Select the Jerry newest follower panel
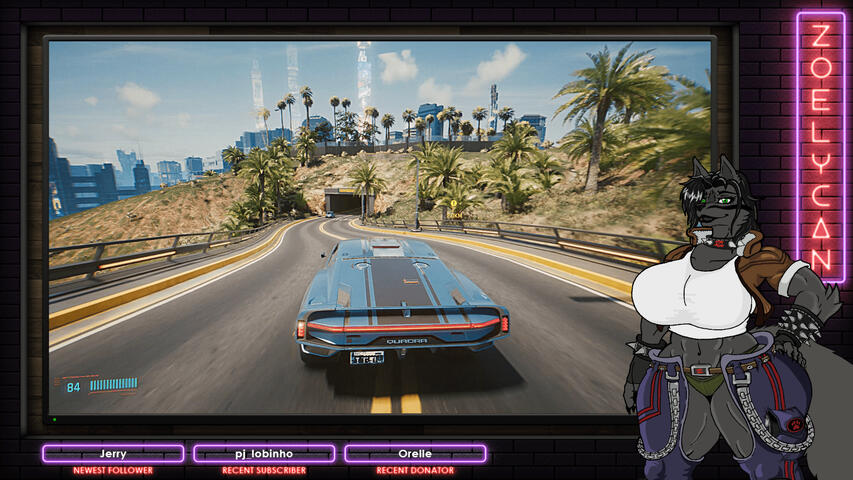 pos(113,454)
